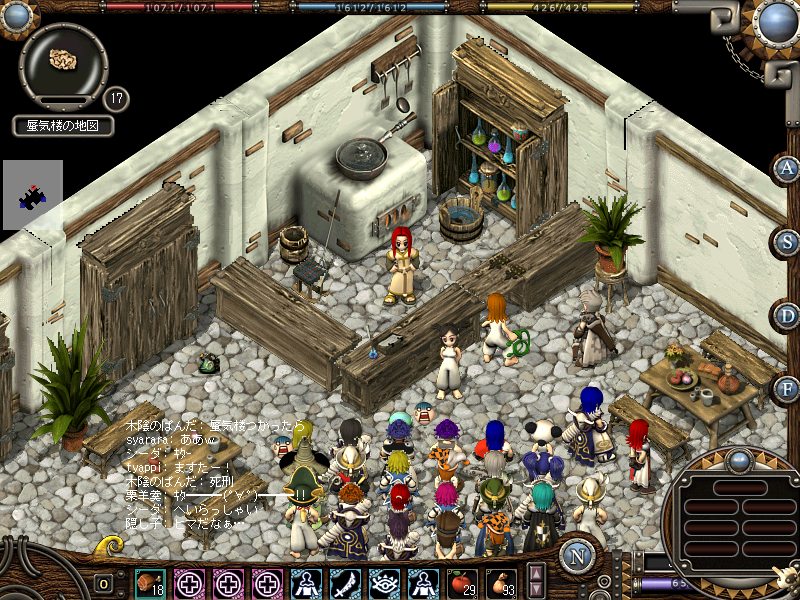Use the pouch item with 93
This screenshot has width=800, height=600.
[x=500, y=583]
